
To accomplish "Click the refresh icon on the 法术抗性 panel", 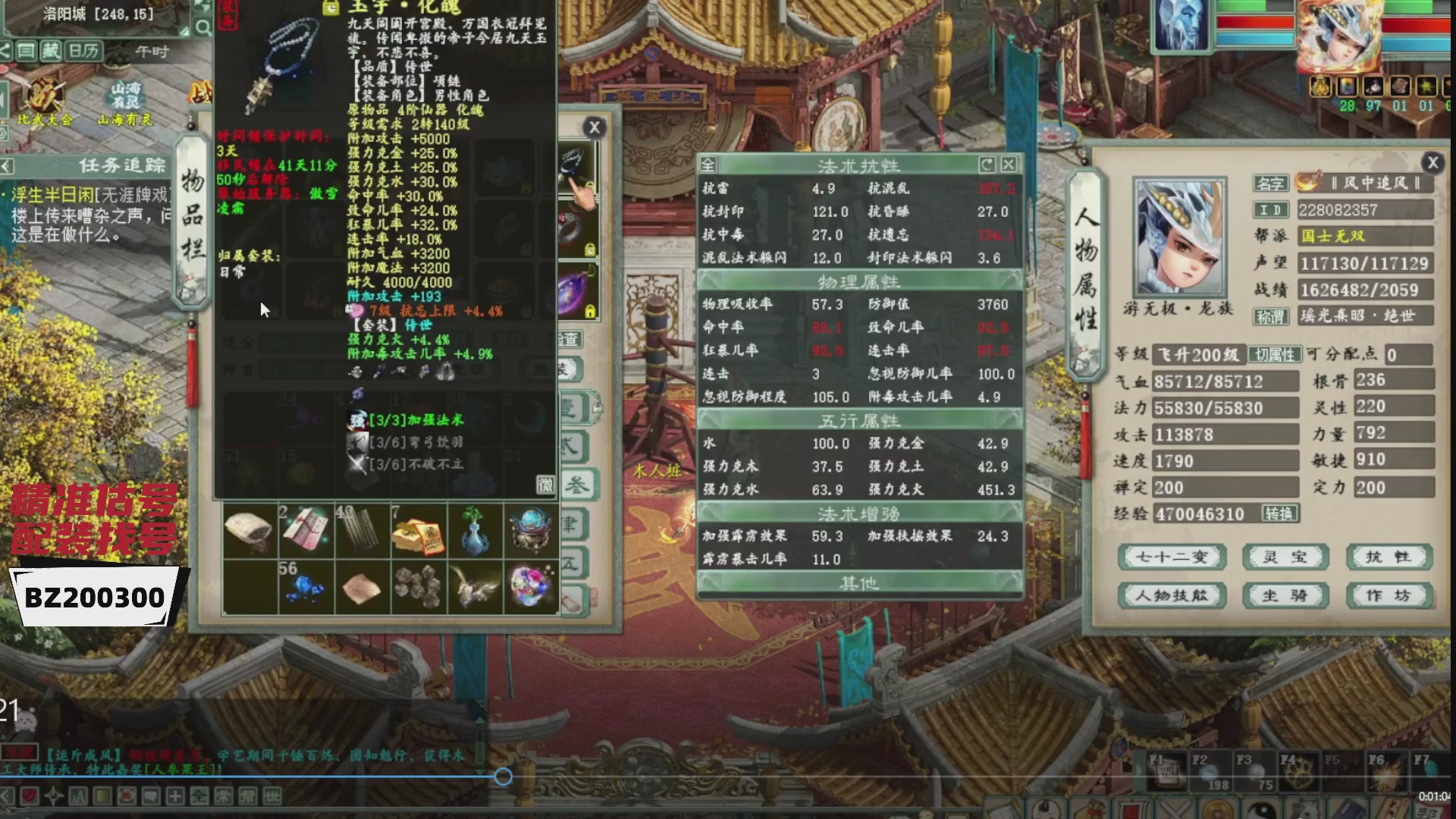I will (x=987, y=165).
